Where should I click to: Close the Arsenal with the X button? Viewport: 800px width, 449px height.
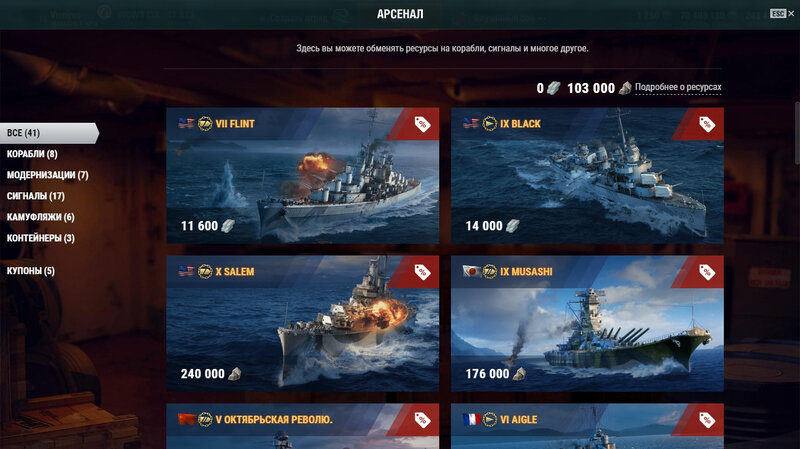tap(791, 13)
